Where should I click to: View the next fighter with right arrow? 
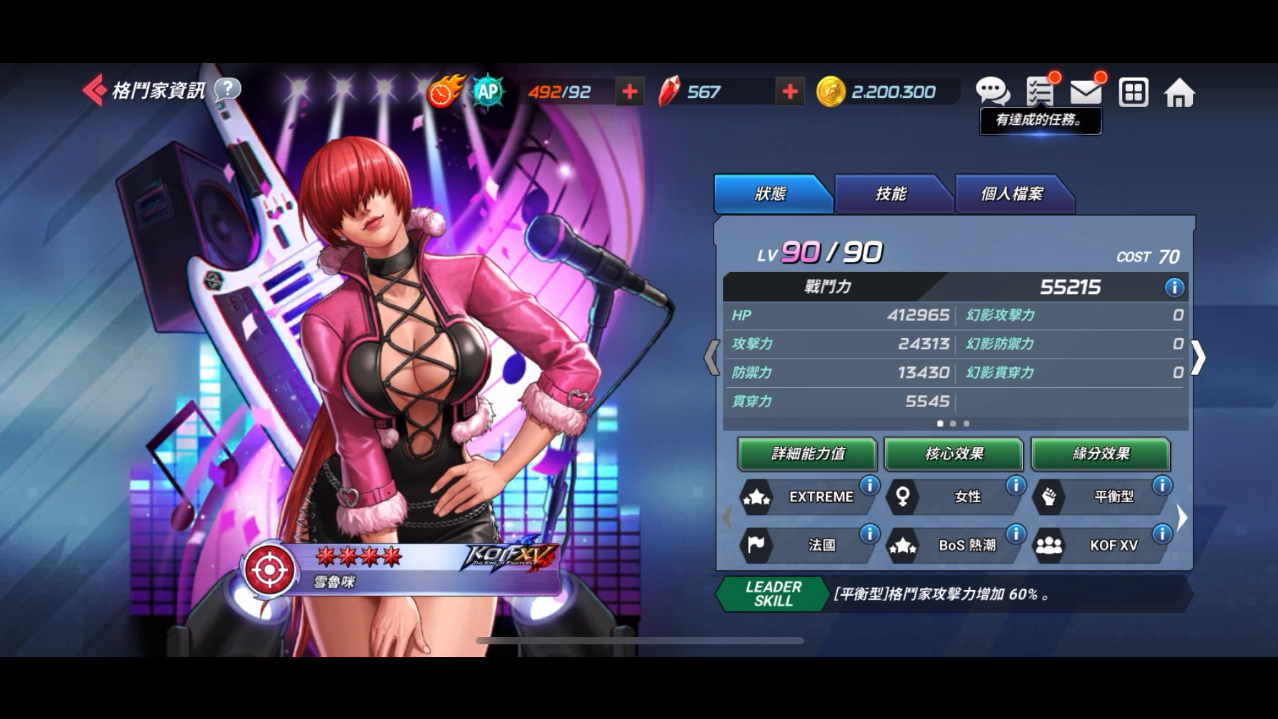pos(1198,358)
